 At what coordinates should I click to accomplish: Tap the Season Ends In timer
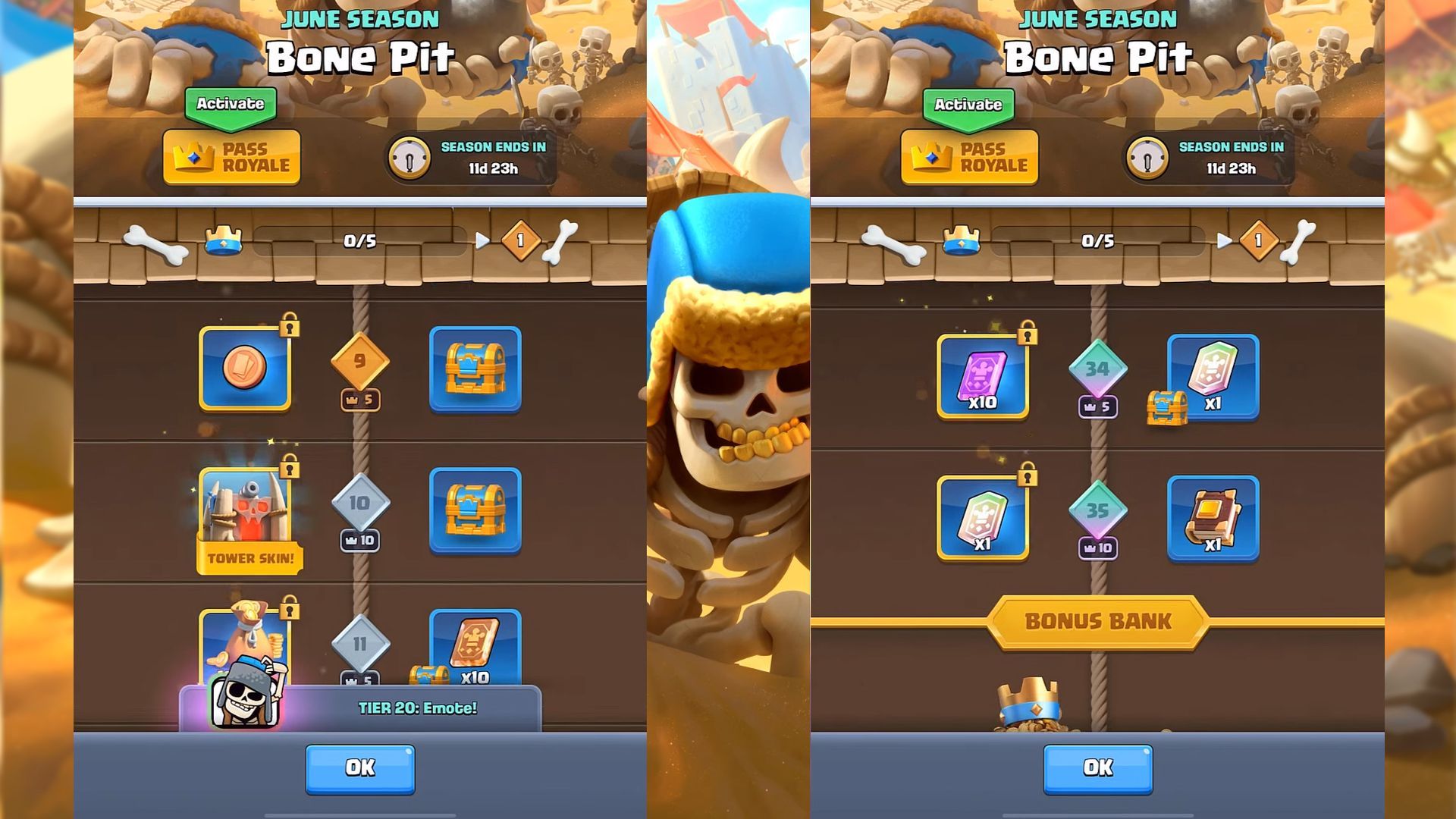coord(475,157)
